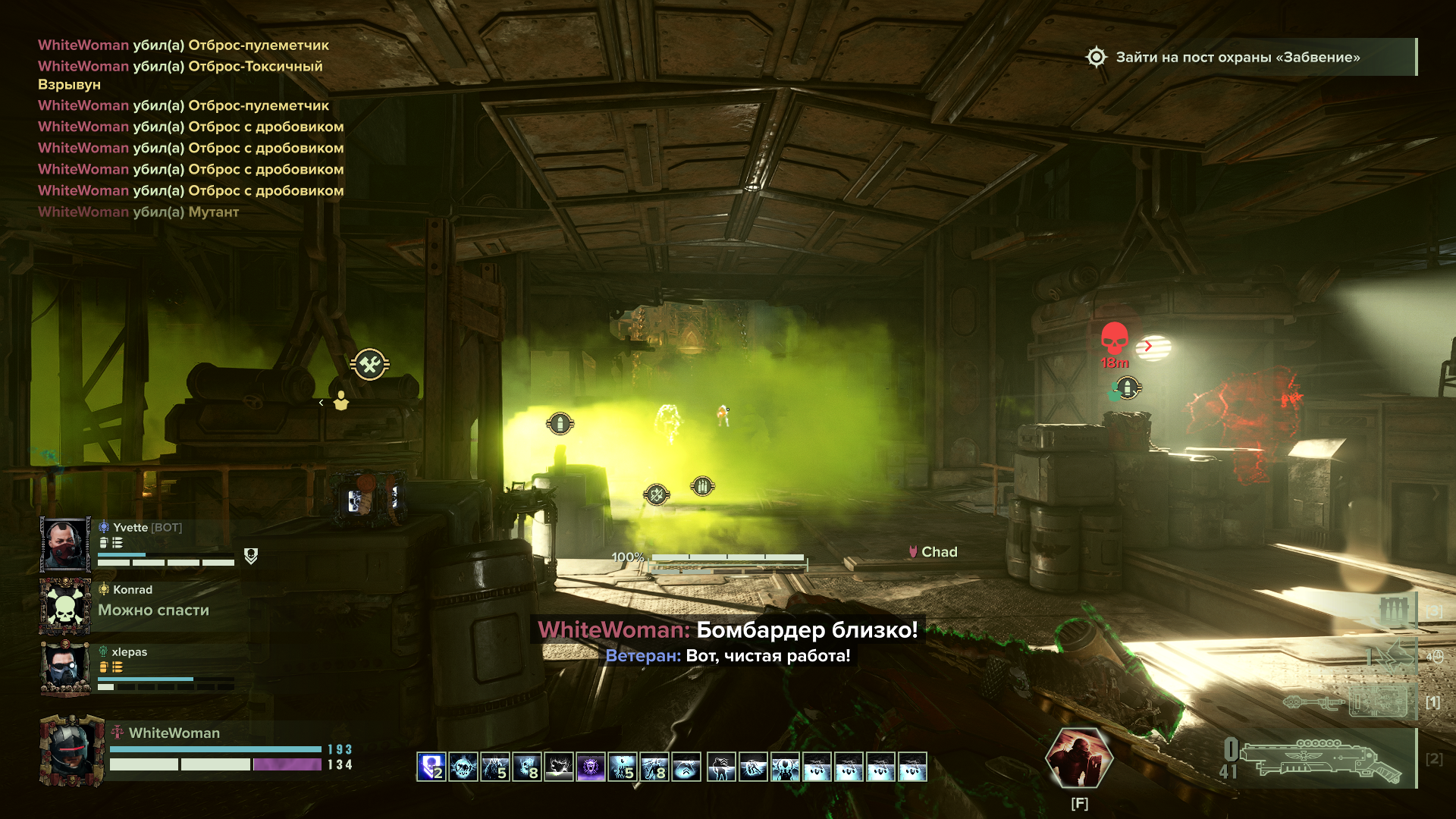Switch to the shotgun weapon slot
Viewport: 1456px width, 819px height.
point(1319,759)
